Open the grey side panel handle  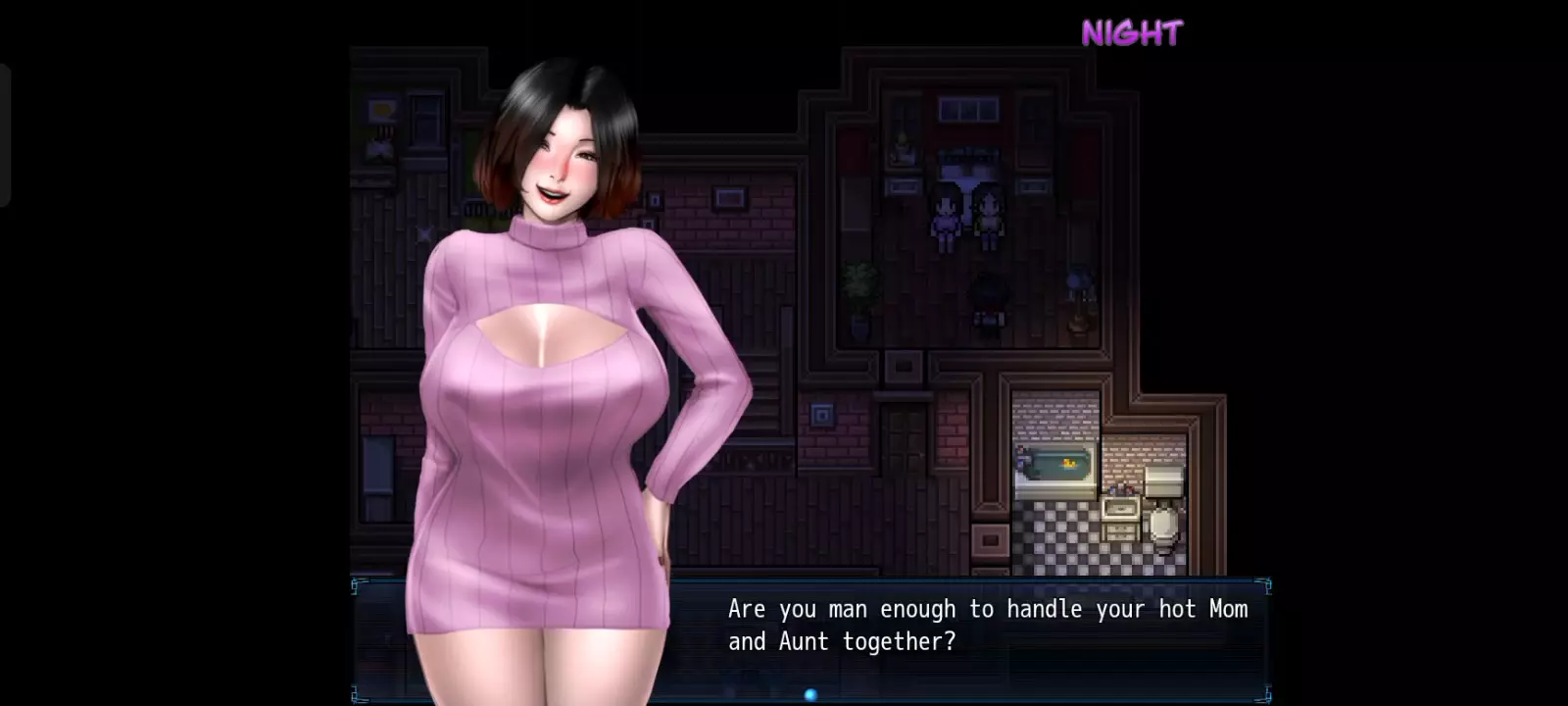[5, 135]
